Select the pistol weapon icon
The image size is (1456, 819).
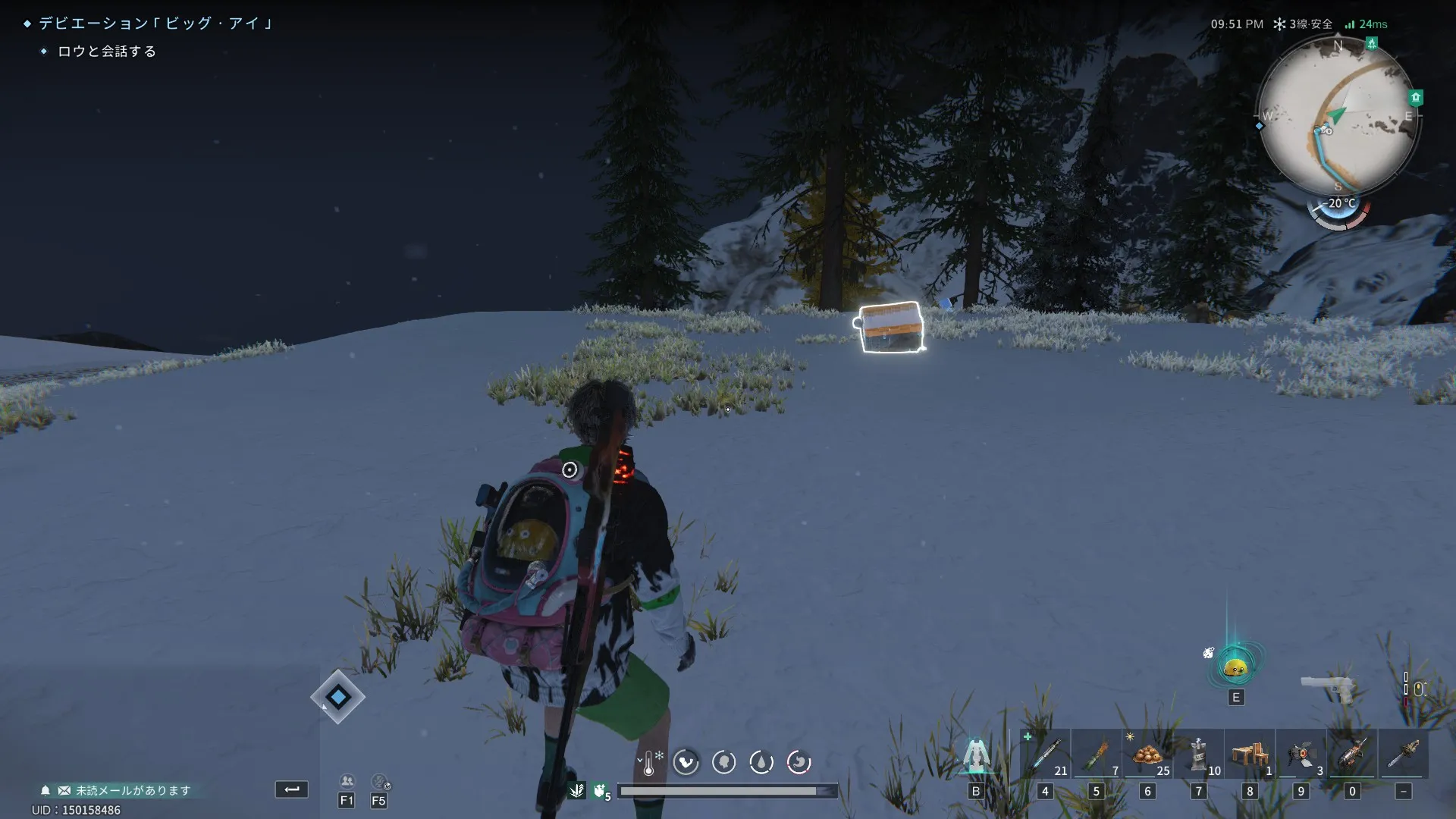(1327, 687)
